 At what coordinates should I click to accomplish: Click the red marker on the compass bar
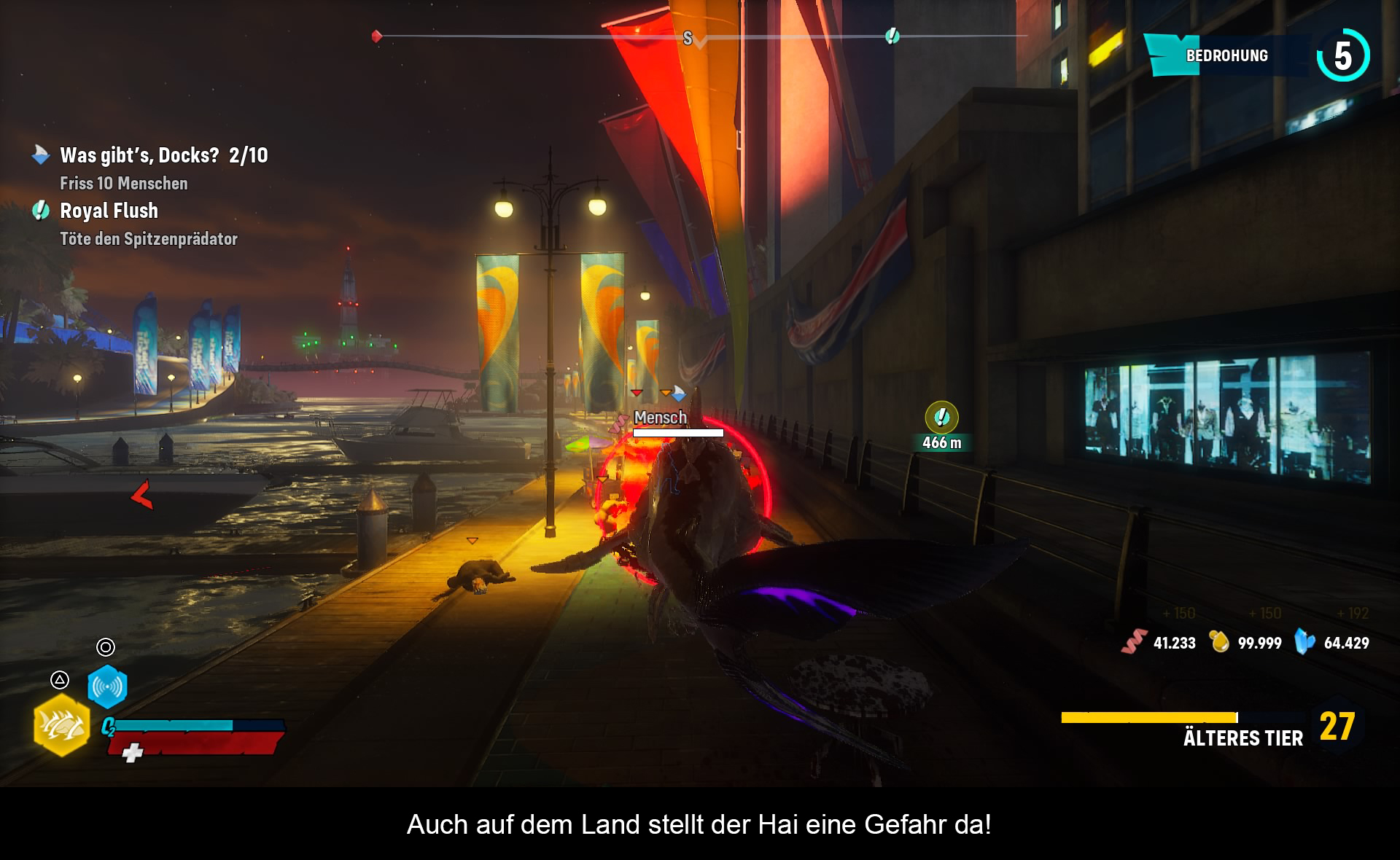coord(377,36)
